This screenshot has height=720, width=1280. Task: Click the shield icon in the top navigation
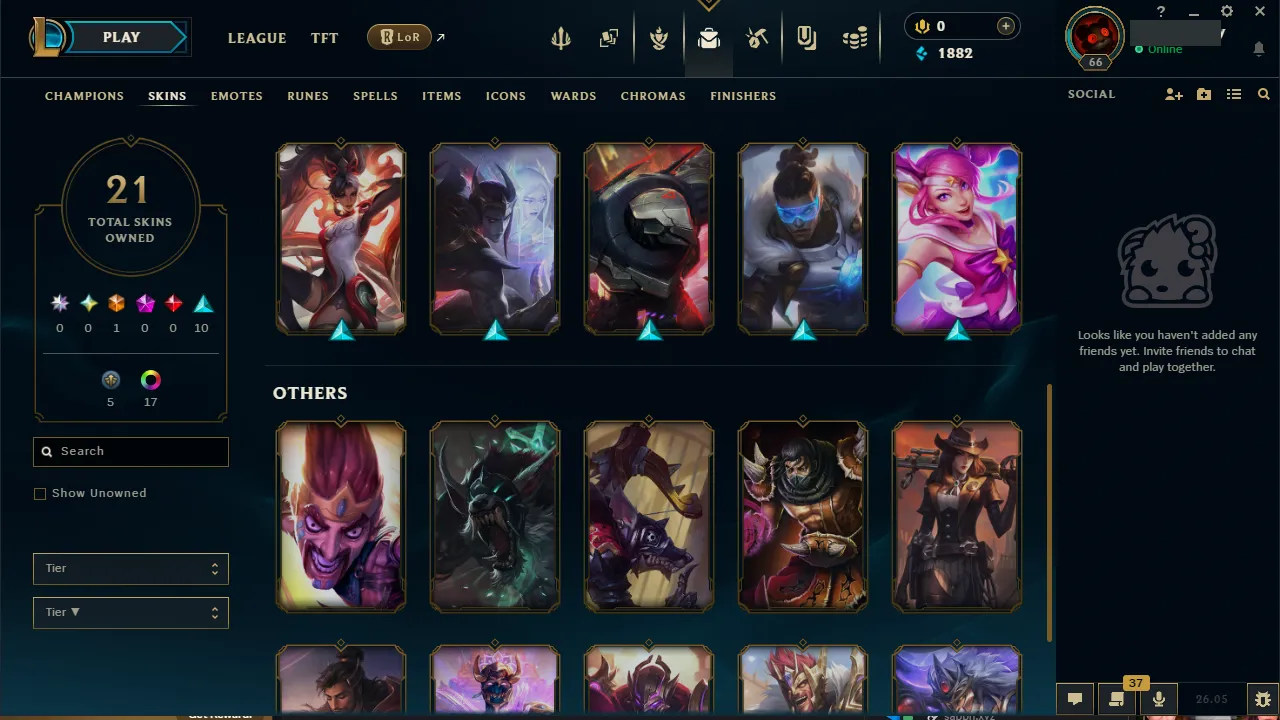pyautogui.click(x=806, y=37)
